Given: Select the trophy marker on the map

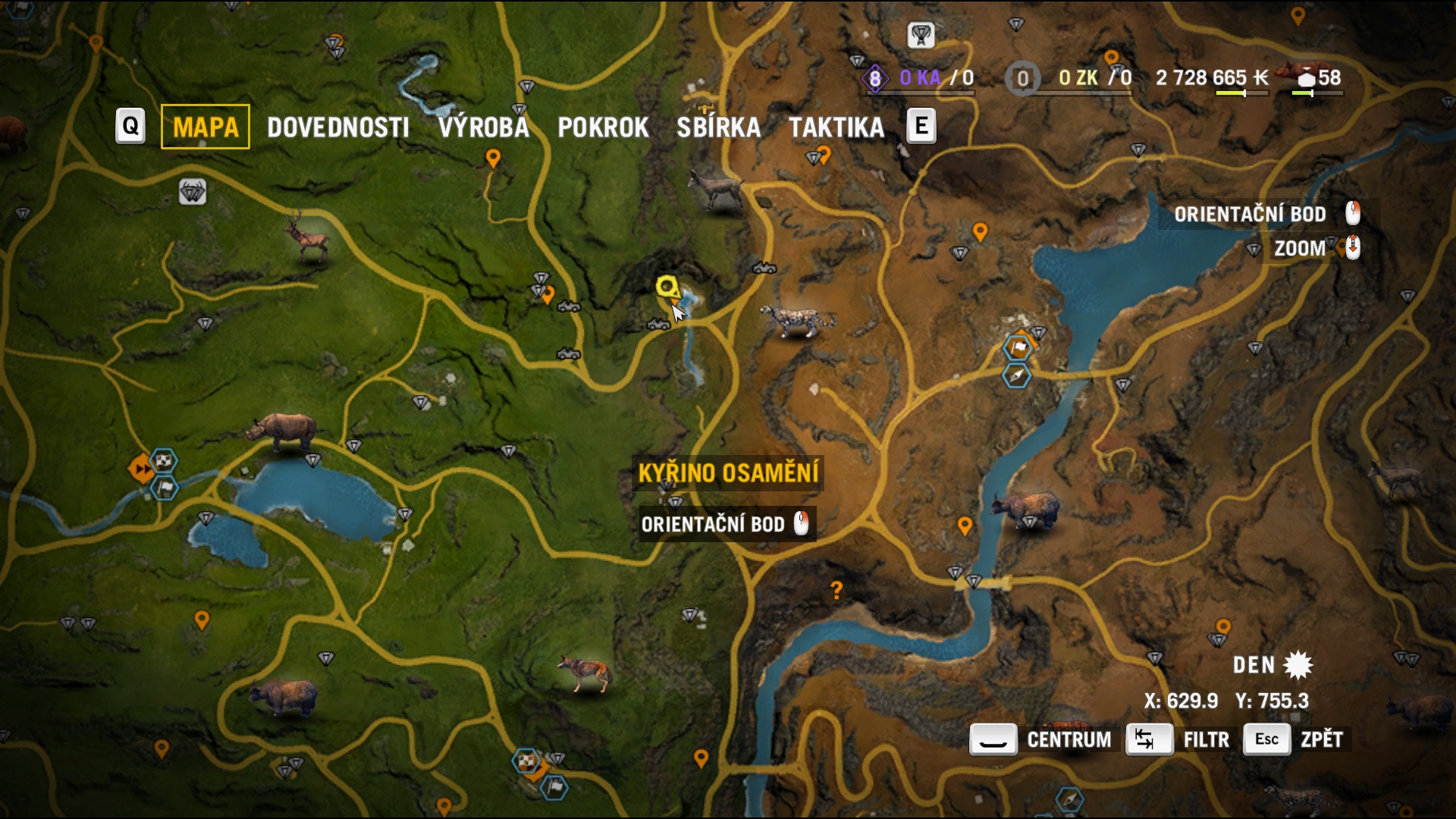Looking at the screenshot, I should (x=921, y=35).
